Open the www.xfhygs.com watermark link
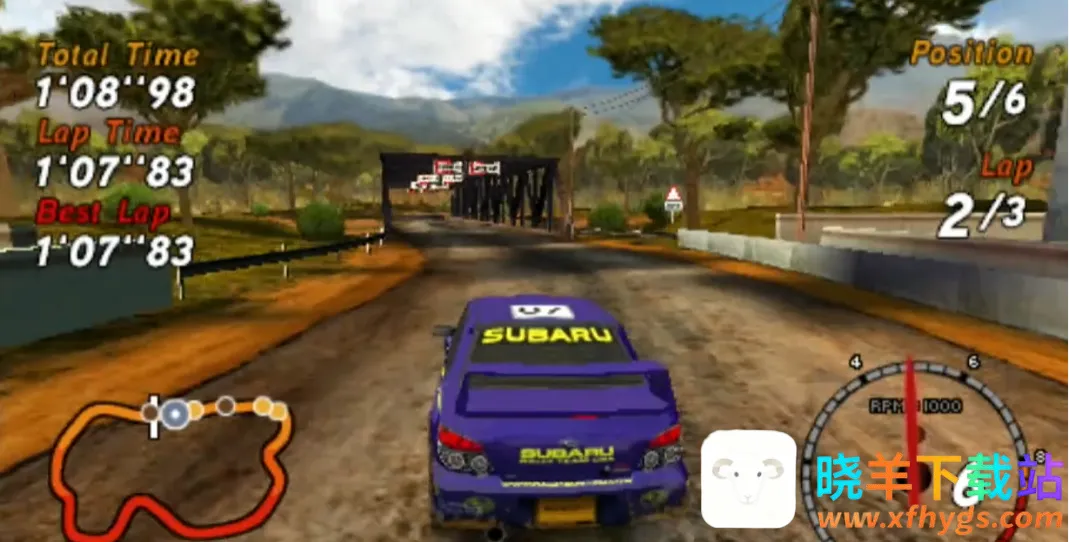 tap(938, 518)
